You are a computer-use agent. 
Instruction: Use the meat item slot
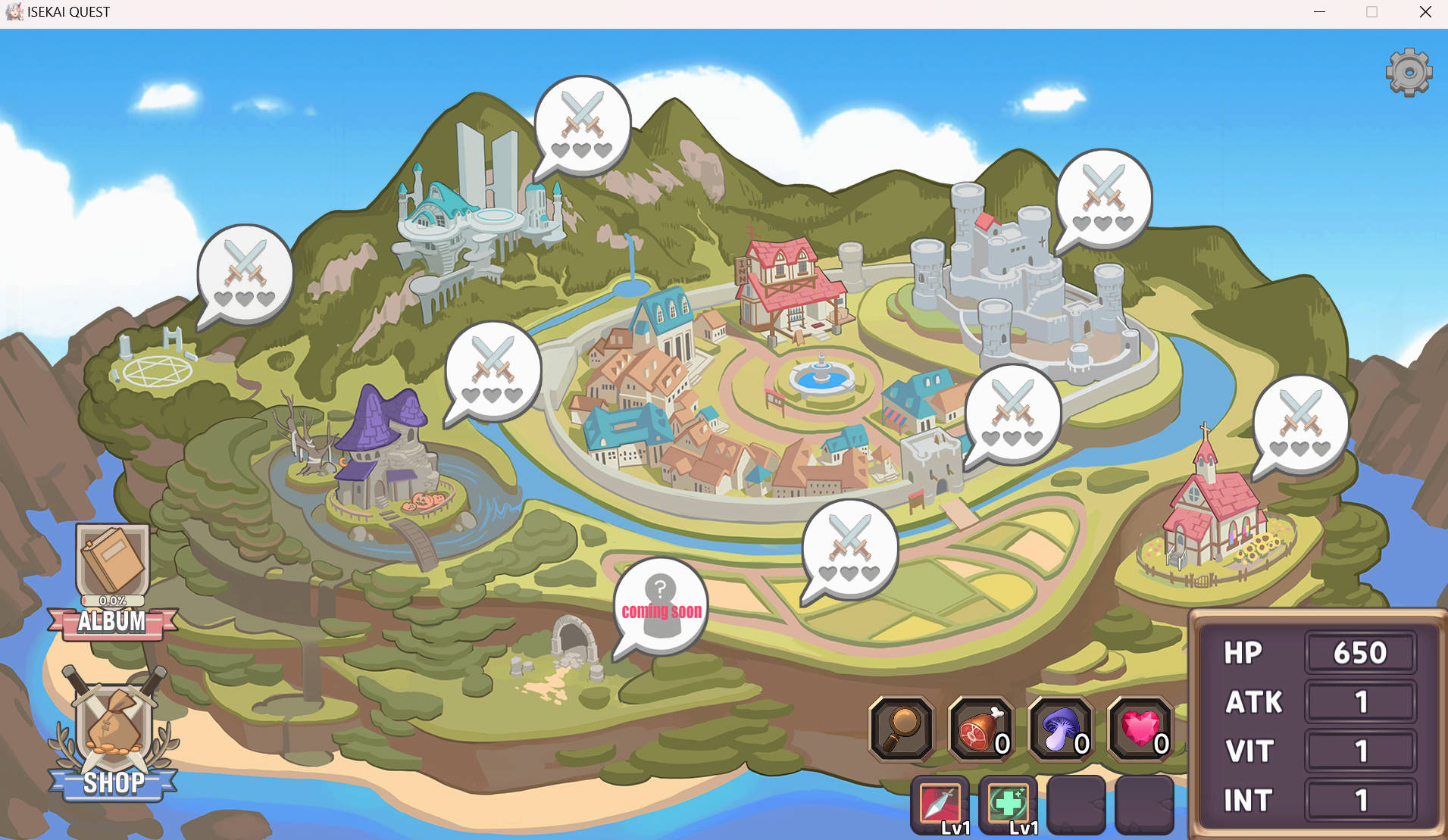click(981, 729)
